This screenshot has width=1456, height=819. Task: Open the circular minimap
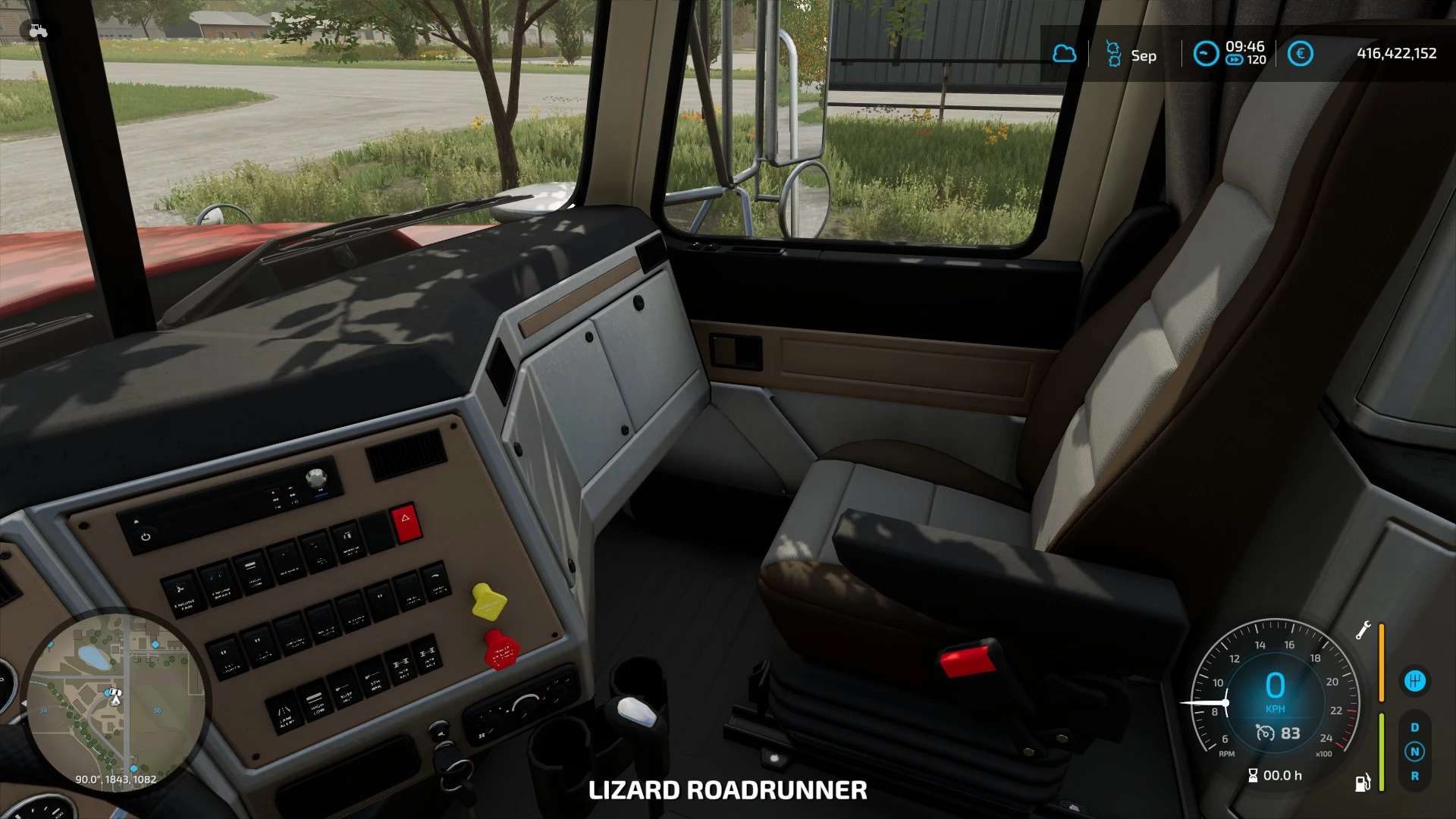point(115,702)
